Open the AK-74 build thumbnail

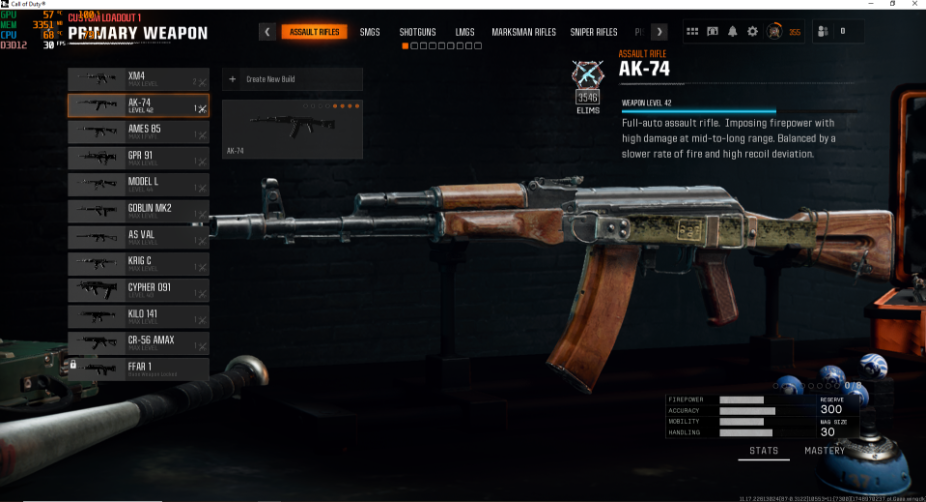pyautogui.click(x=291, y=128)
